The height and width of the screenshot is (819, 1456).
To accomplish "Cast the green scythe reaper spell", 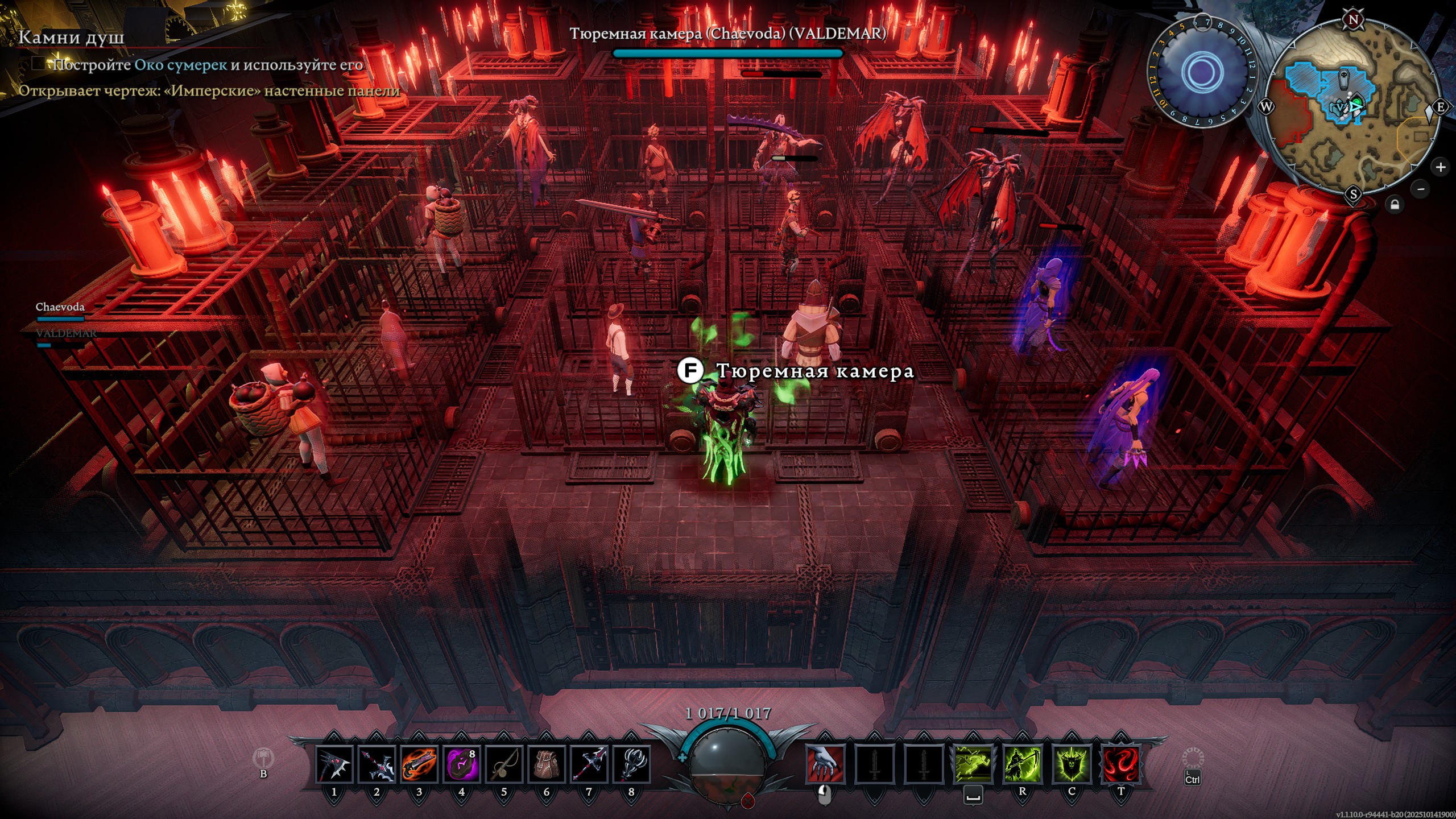I will coord(1022,764).
